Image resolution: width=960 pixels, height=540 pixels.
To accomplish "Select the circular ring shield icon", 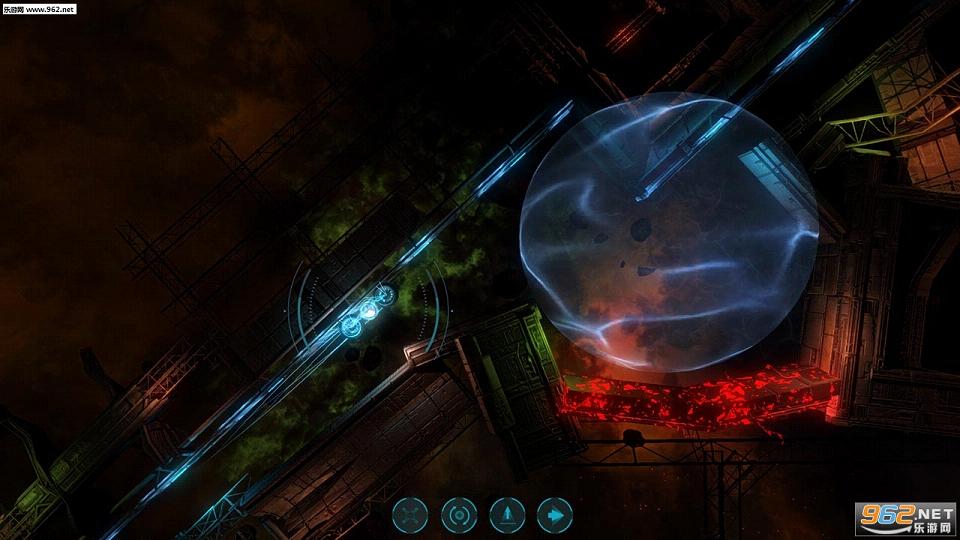I will 459,516.
